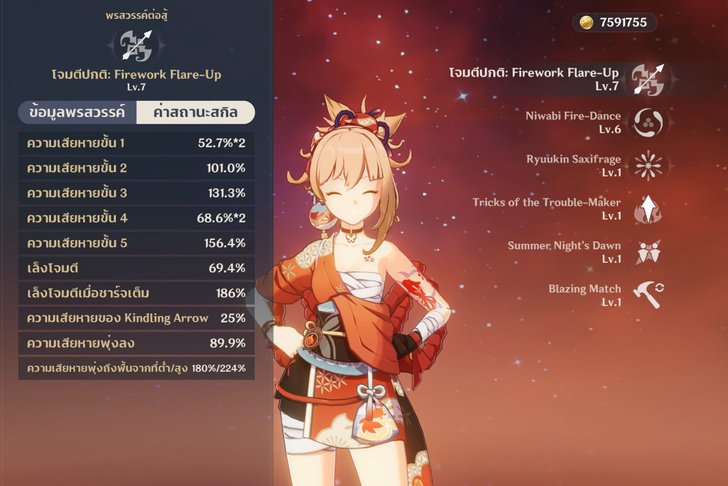Switch to the ค่าสถานะสกิล skill attributes tab

pyautogui.click(x=194, y=112)
